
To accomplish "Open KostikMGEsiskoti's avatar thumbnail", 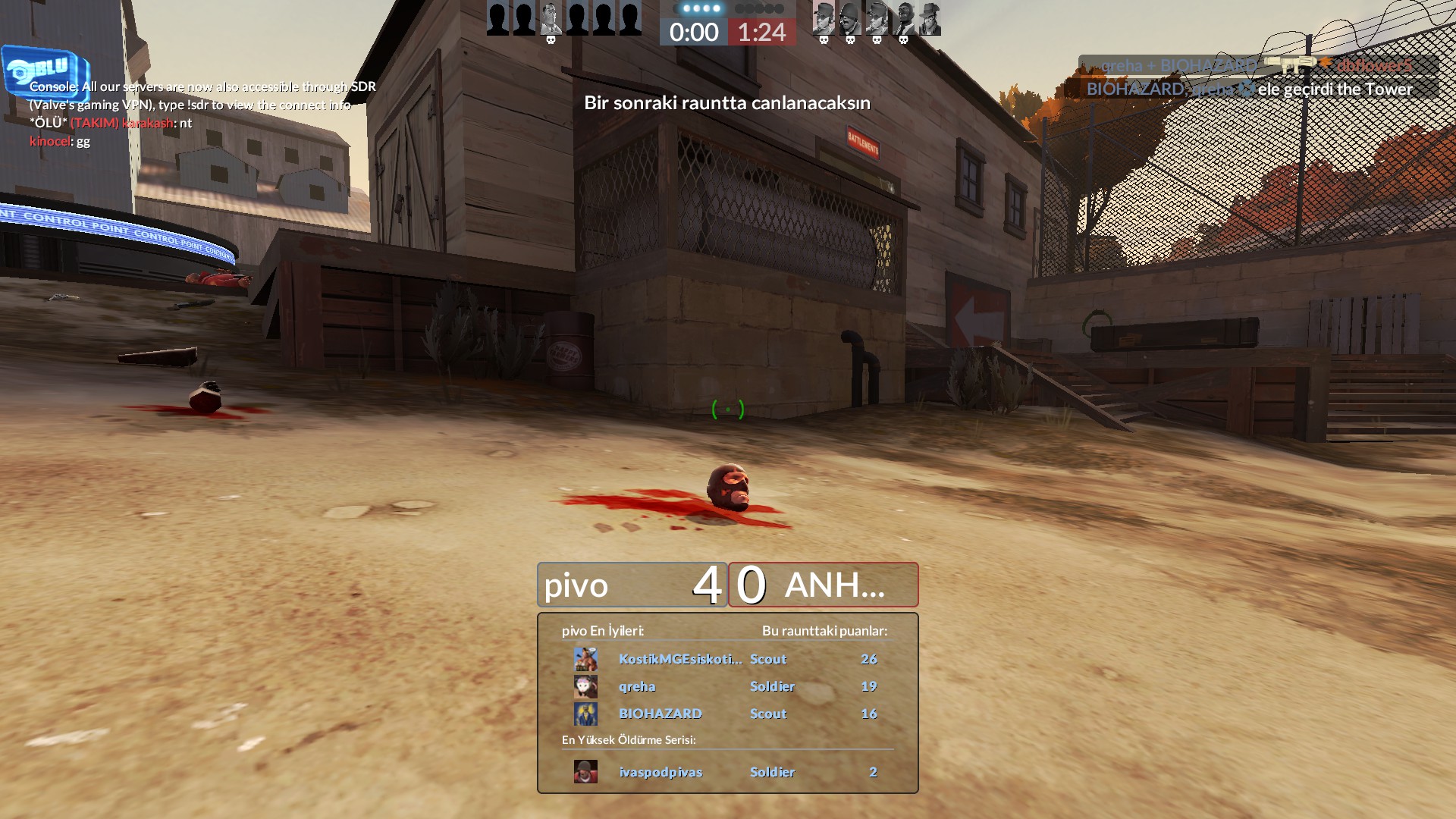I will pyautogui.click(x=585, y=659).
